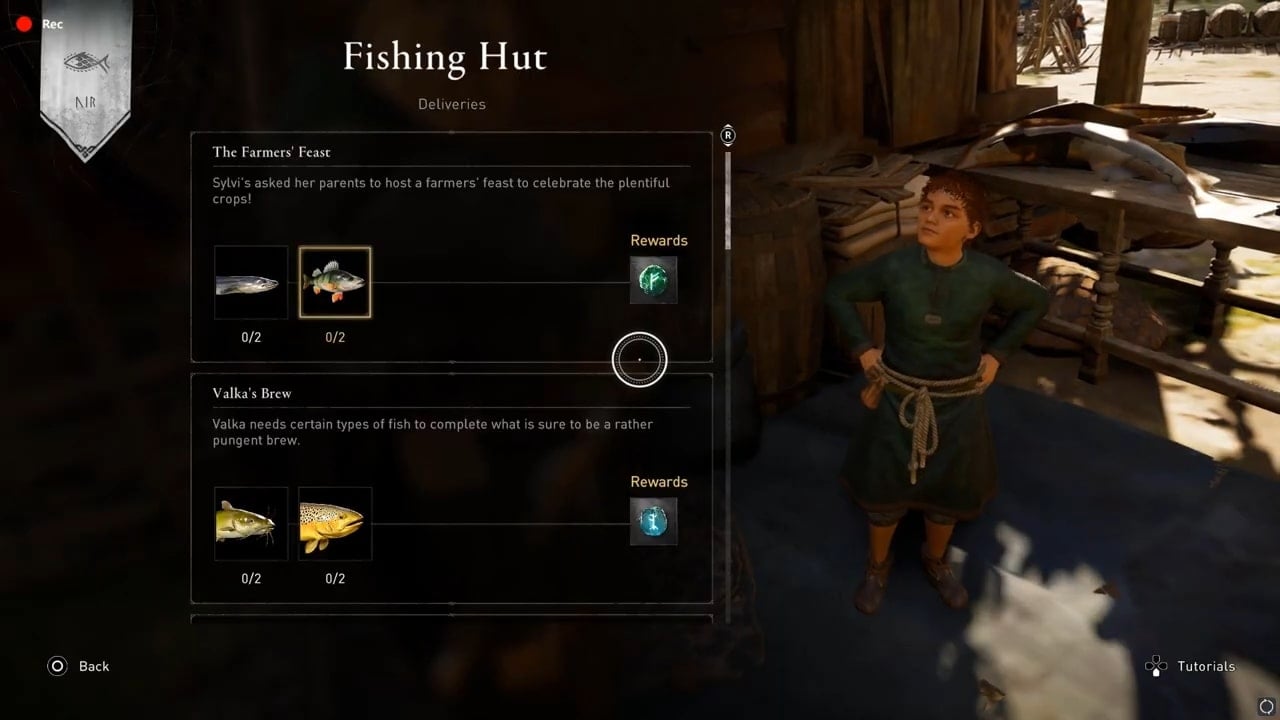Click the R button prompt icon
This screenshot has height=720, width=1280.
tap(728, 135)
